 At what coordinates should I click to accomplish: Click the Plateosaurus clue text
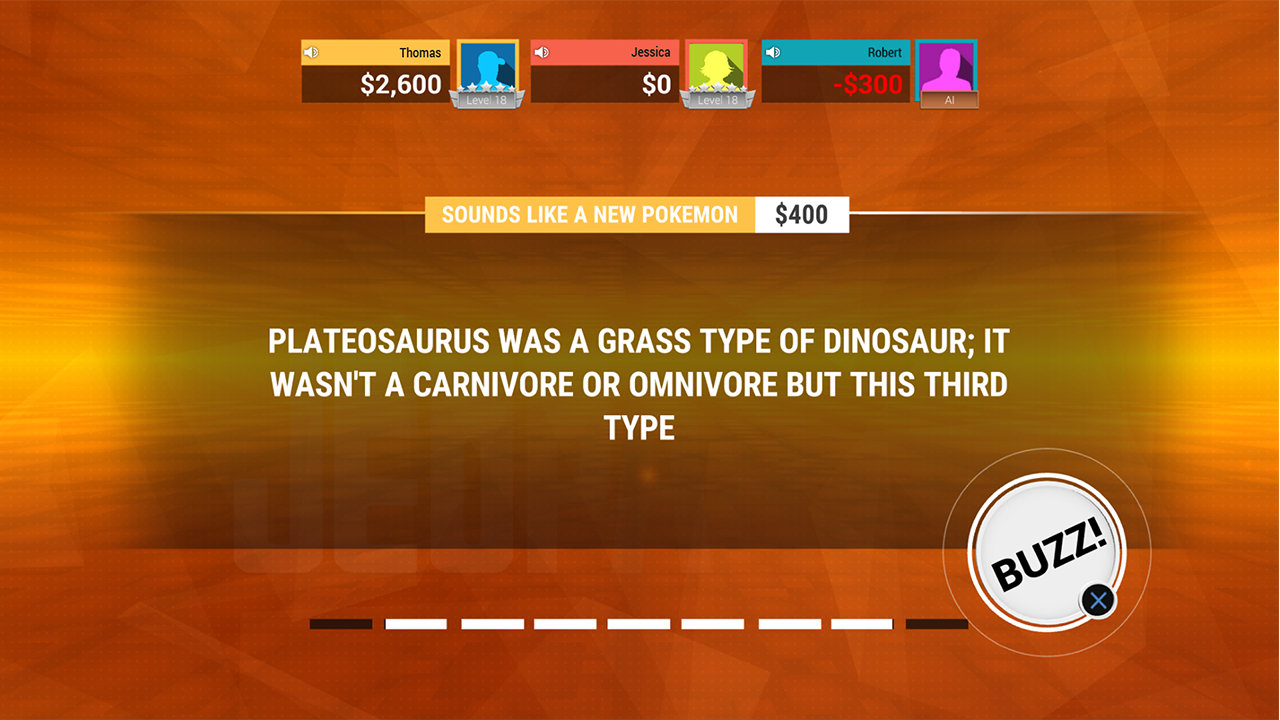point(639,384)
